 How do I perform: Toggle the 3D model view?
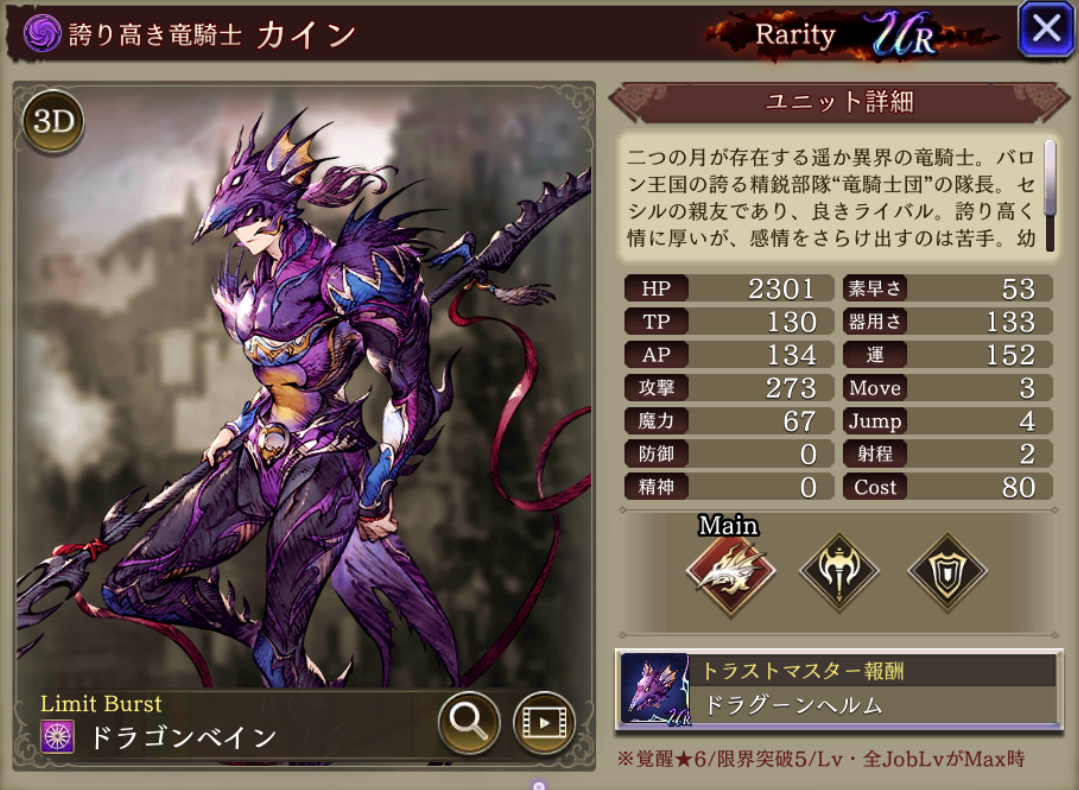(52, 121)
